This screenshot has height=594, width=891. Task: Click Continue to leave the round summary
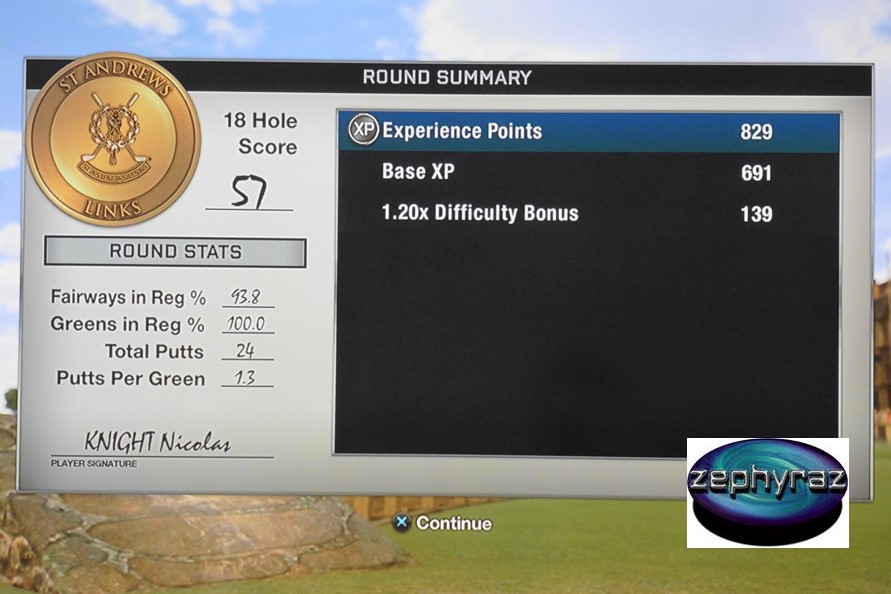pyautogui.click(x=443, y=523)
